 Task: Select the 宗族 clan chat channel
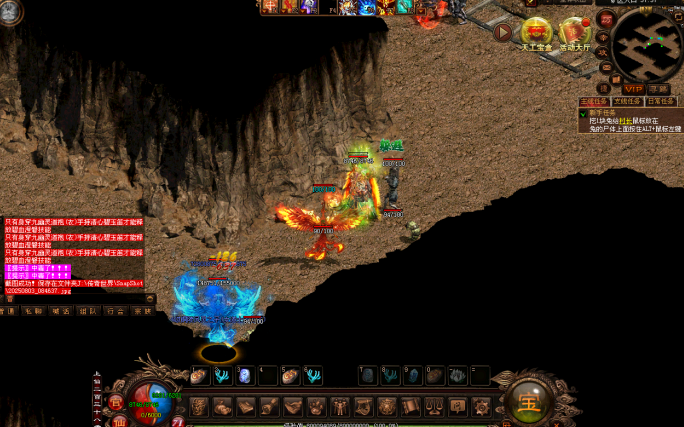[141, 311]
